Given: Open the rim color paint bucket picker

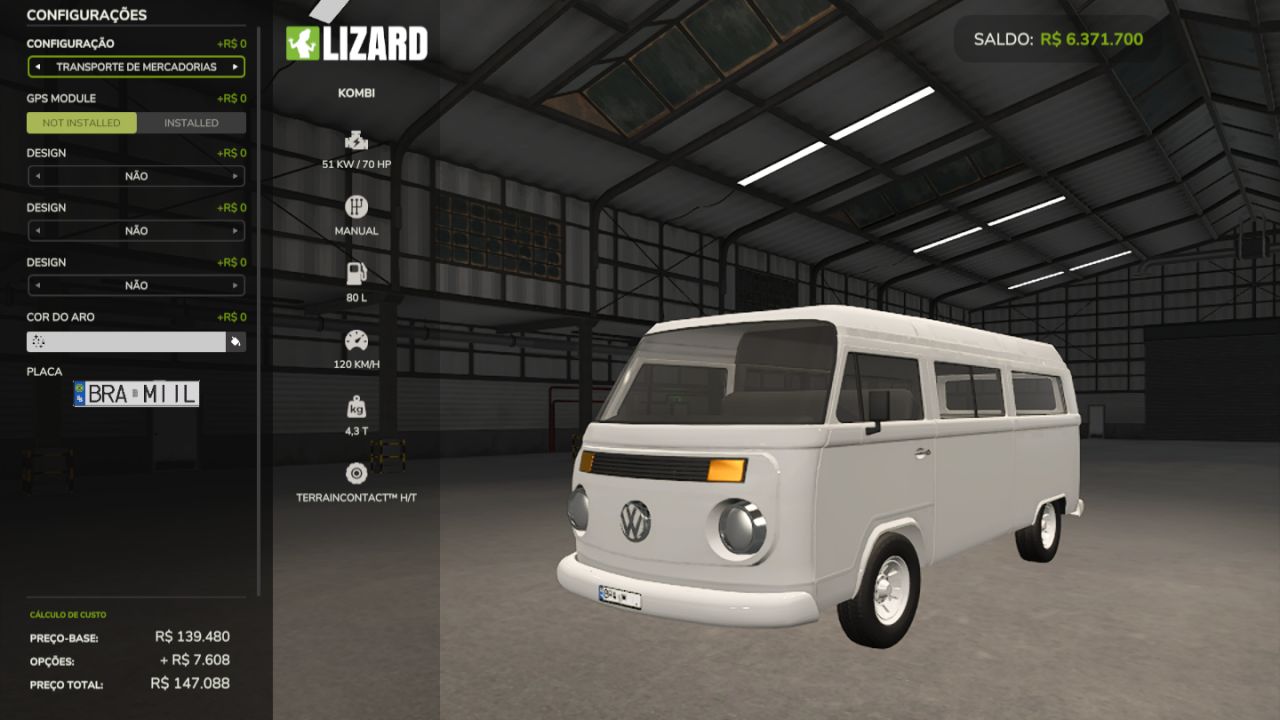Looking at the screenshot, I should (236, 341).
